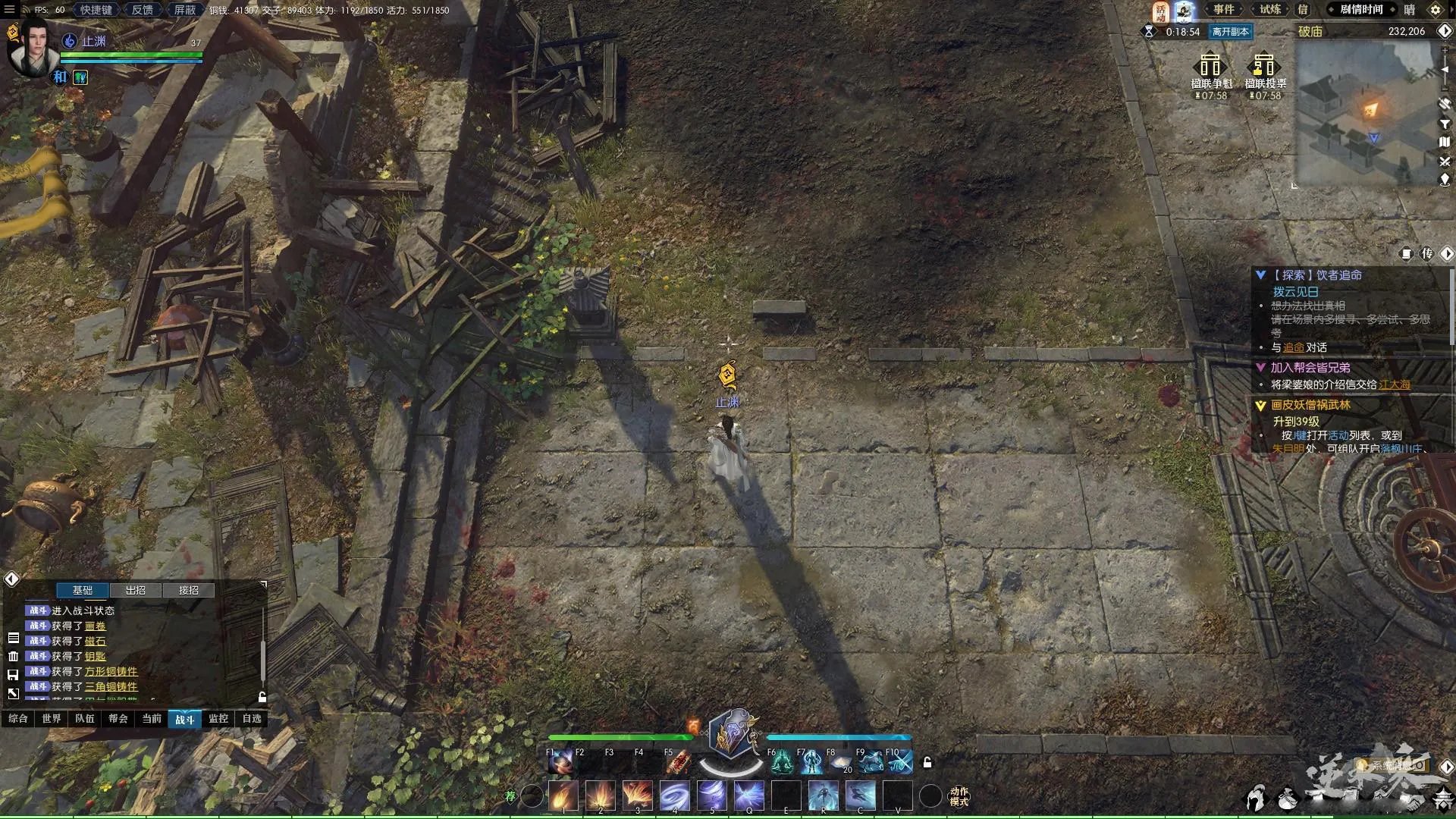Activate the fire skill in slot 1
Image resolution: width=1456 pixels, height=819 pixels.
[563, 797]
